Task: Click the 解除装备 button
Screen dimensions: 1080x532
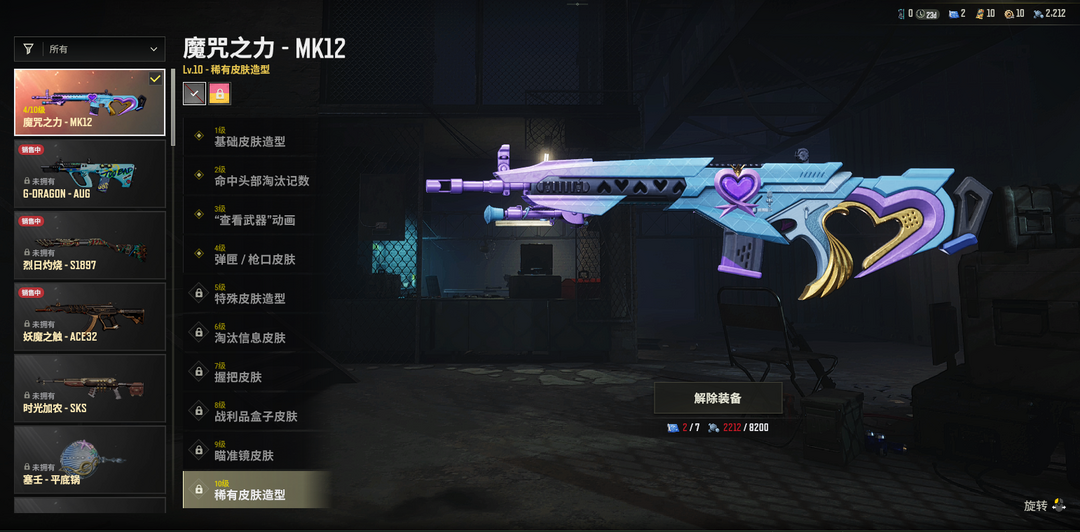Action: pyautogui.click(x=718, y=398)
